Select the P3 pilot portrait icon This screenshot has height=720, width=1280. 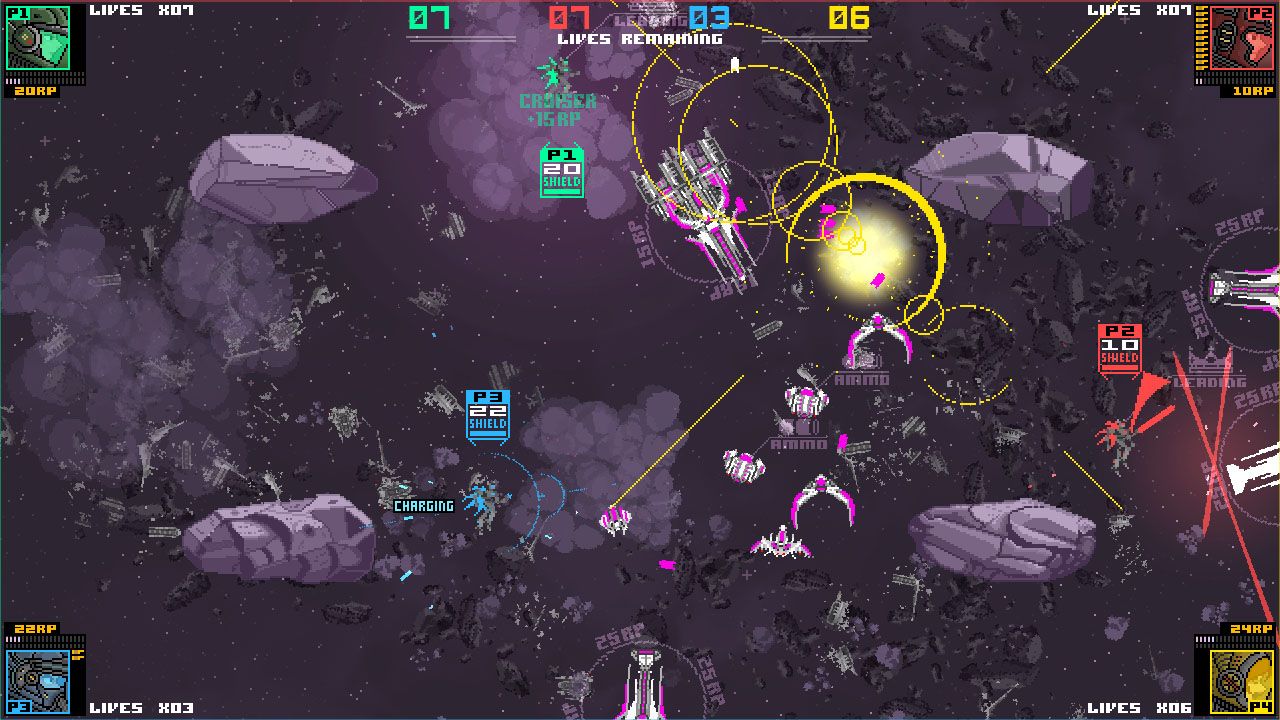38,682
